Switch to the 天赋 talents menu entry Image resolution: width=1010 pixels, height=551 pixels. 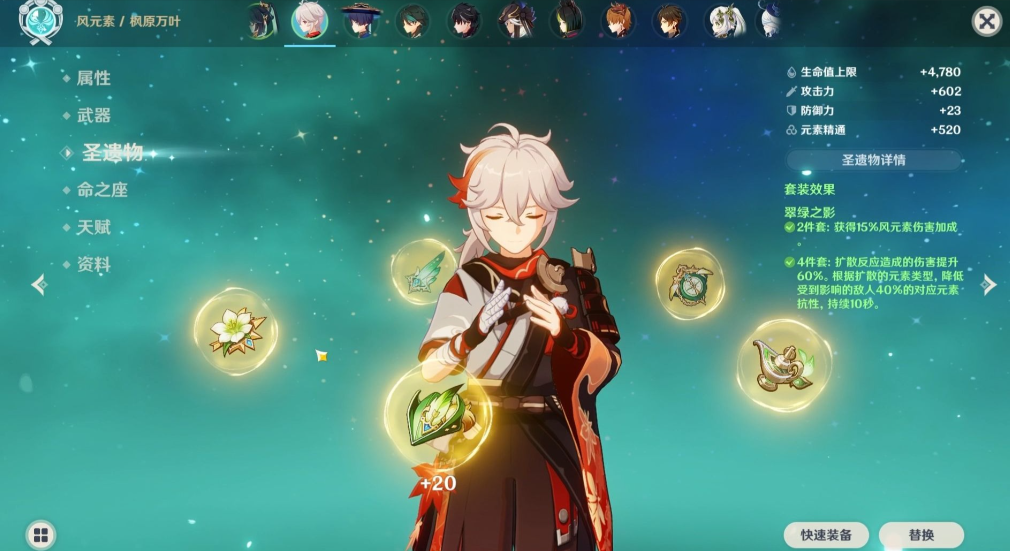click(94, 227)
